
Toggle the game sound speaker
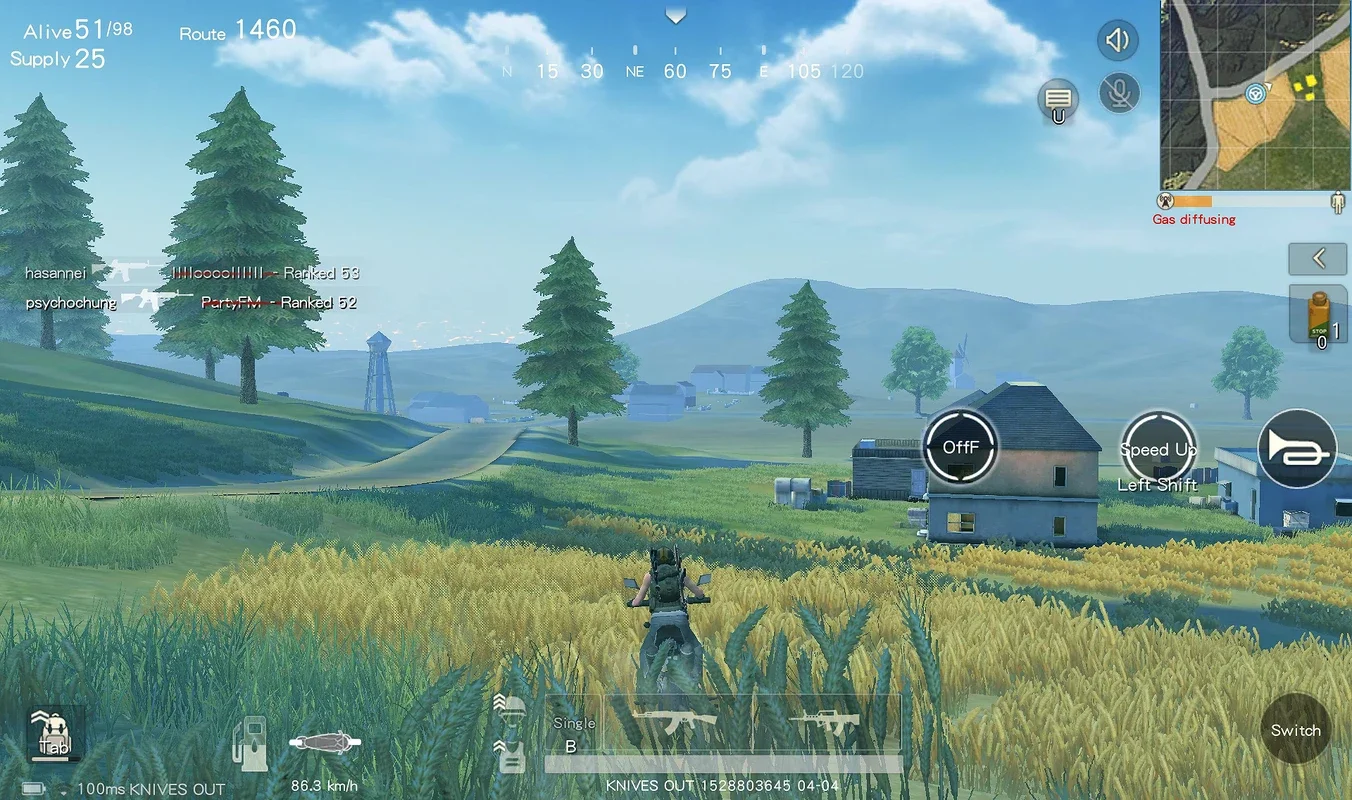1118,40
